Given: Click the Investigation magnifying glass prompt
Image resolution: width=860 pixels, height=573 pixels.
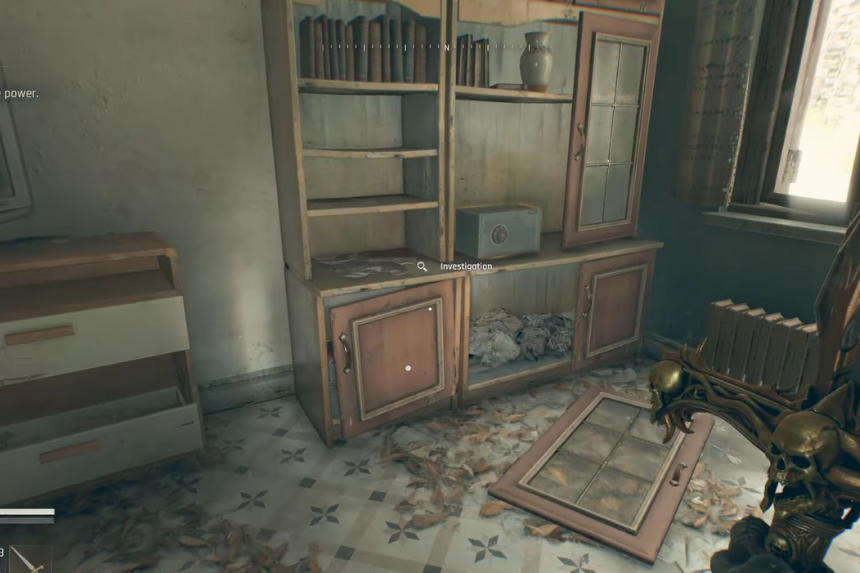Looking at the screenshot, I should (422, 267).
